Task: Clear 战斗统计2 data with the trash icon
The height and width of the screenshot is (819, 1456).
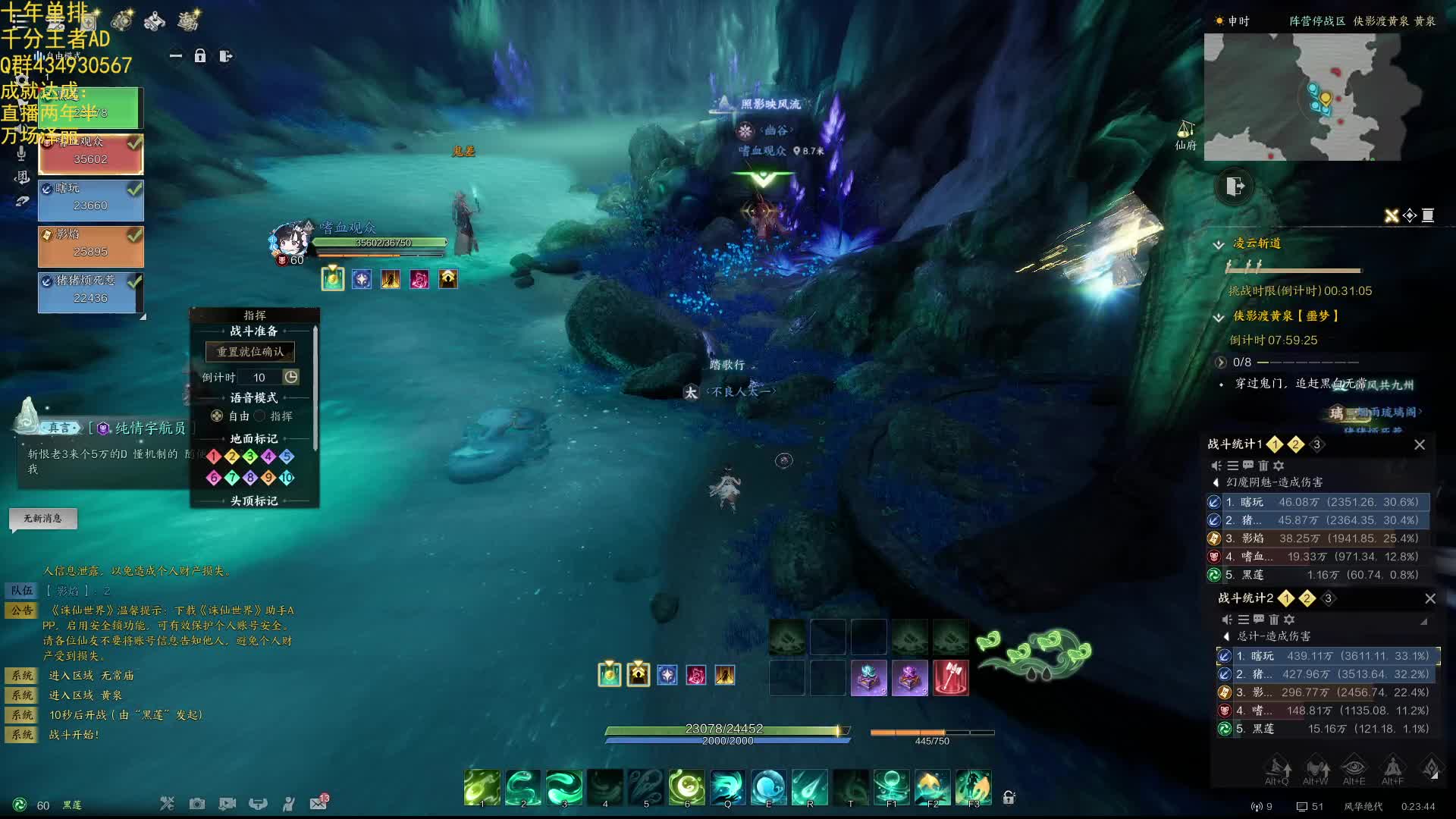Action: coord(1274,620)
